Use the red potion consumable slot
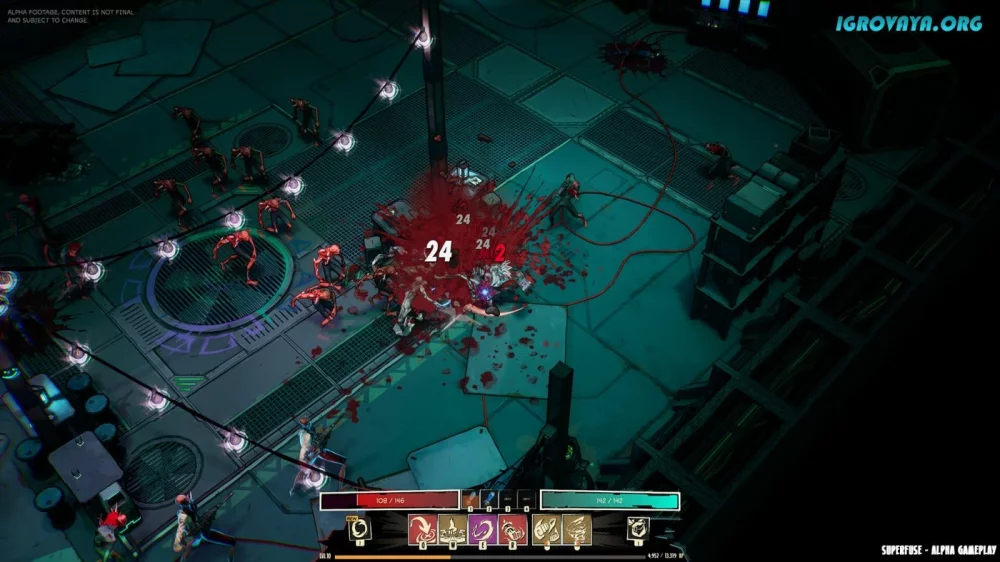 pyautogui.click(x=470, y=499)
